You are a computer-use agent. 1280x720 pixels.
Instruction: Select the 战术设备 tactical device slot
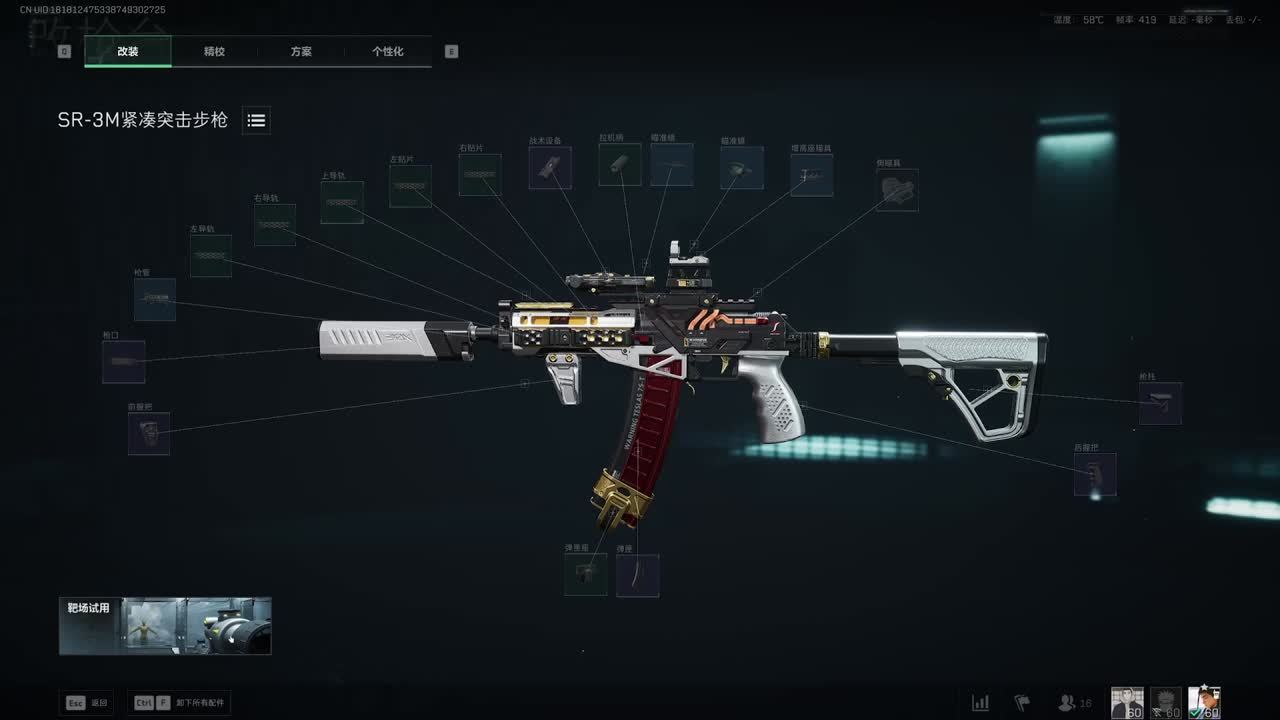pyautogui.click(x=550, y=168)
